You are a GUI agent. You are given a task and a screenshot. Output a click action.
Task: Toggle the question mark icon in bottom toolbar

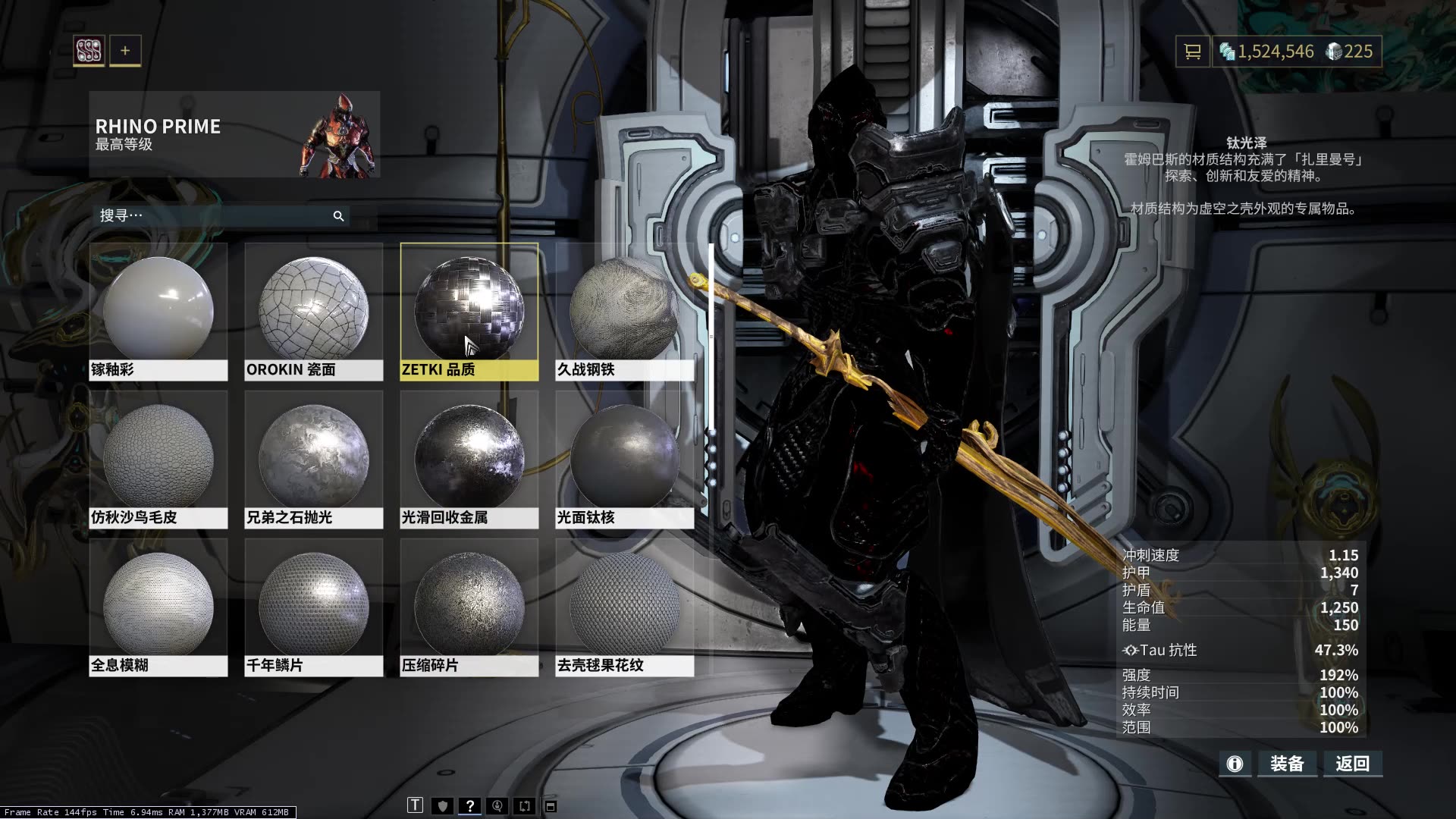(470, 805)
